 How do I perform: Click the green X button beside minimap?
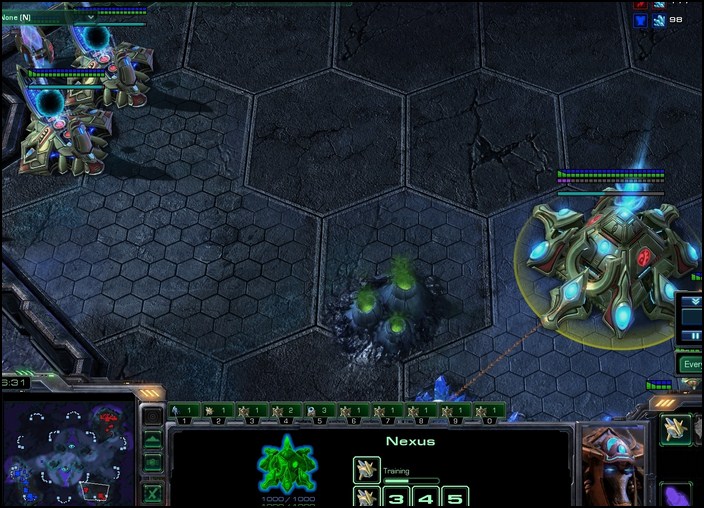coord(152,493)
